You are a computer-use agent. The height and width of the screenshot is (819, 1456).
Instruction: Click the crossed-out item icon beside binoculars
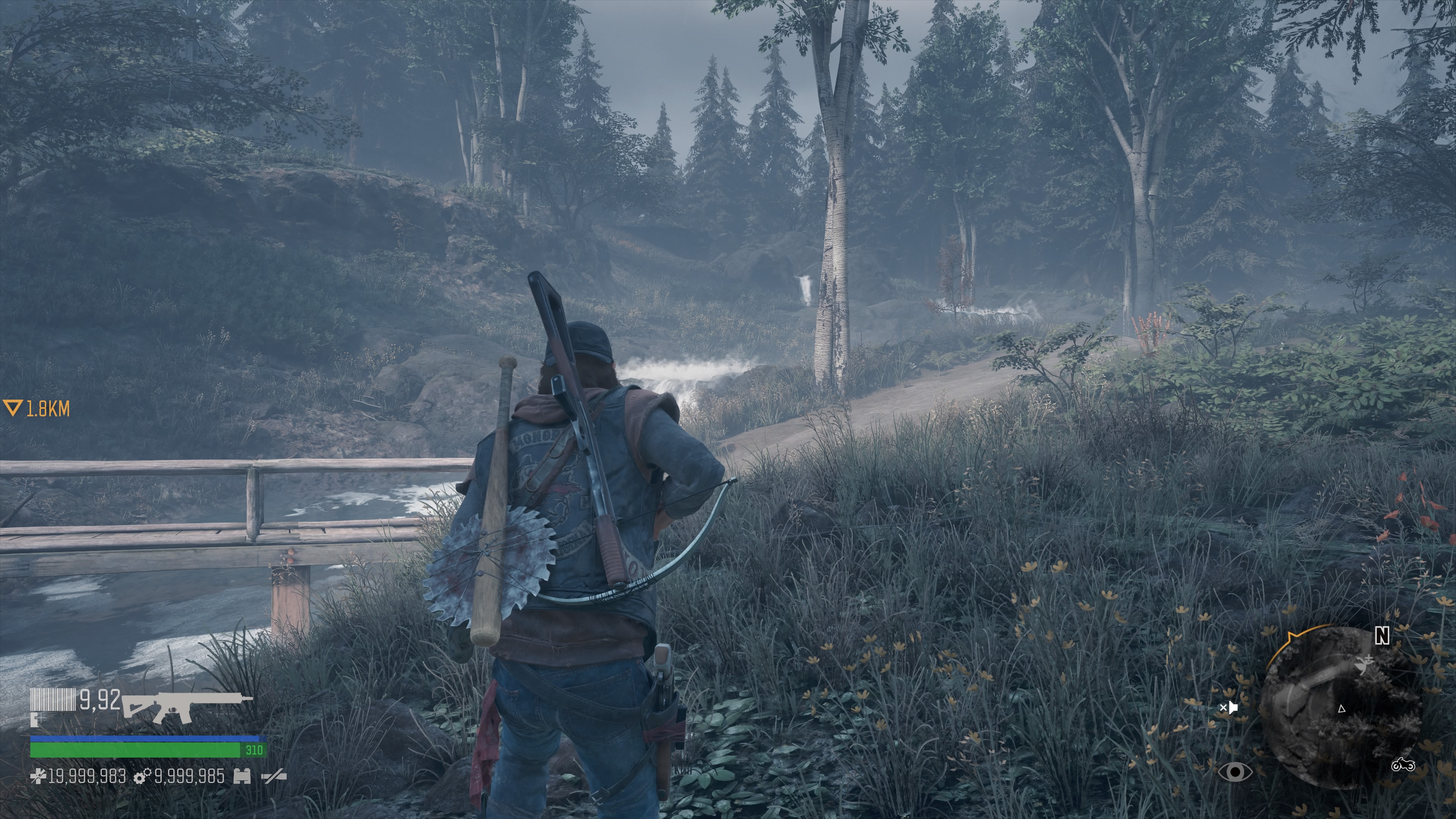pos(273,777)
